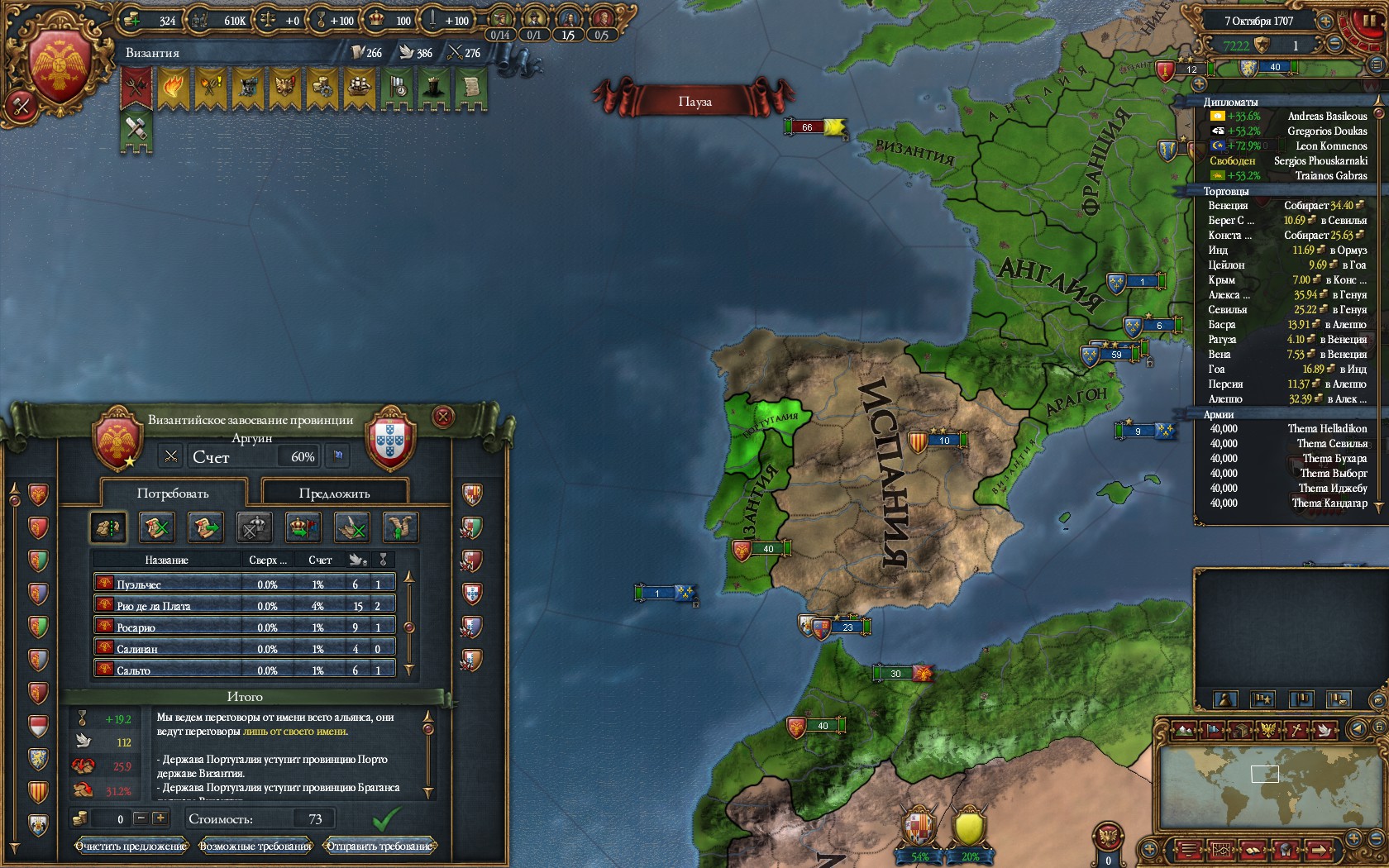Close the peace negotiation window
Image resolution: width=1389 pixels, height=868 pixels.
(443, 417)
